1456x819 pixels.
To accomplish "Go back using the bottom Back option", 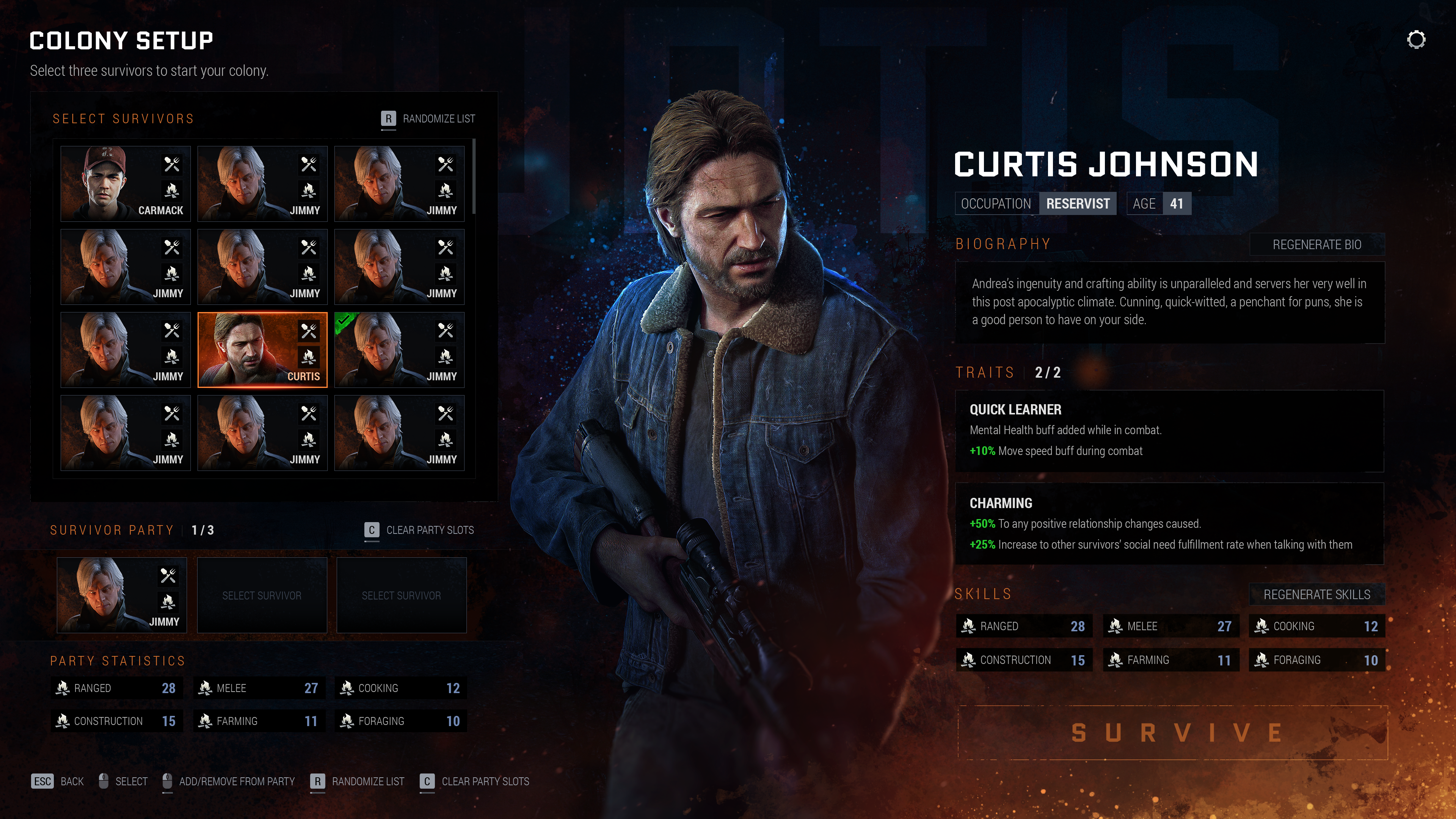I will [58, 781].
